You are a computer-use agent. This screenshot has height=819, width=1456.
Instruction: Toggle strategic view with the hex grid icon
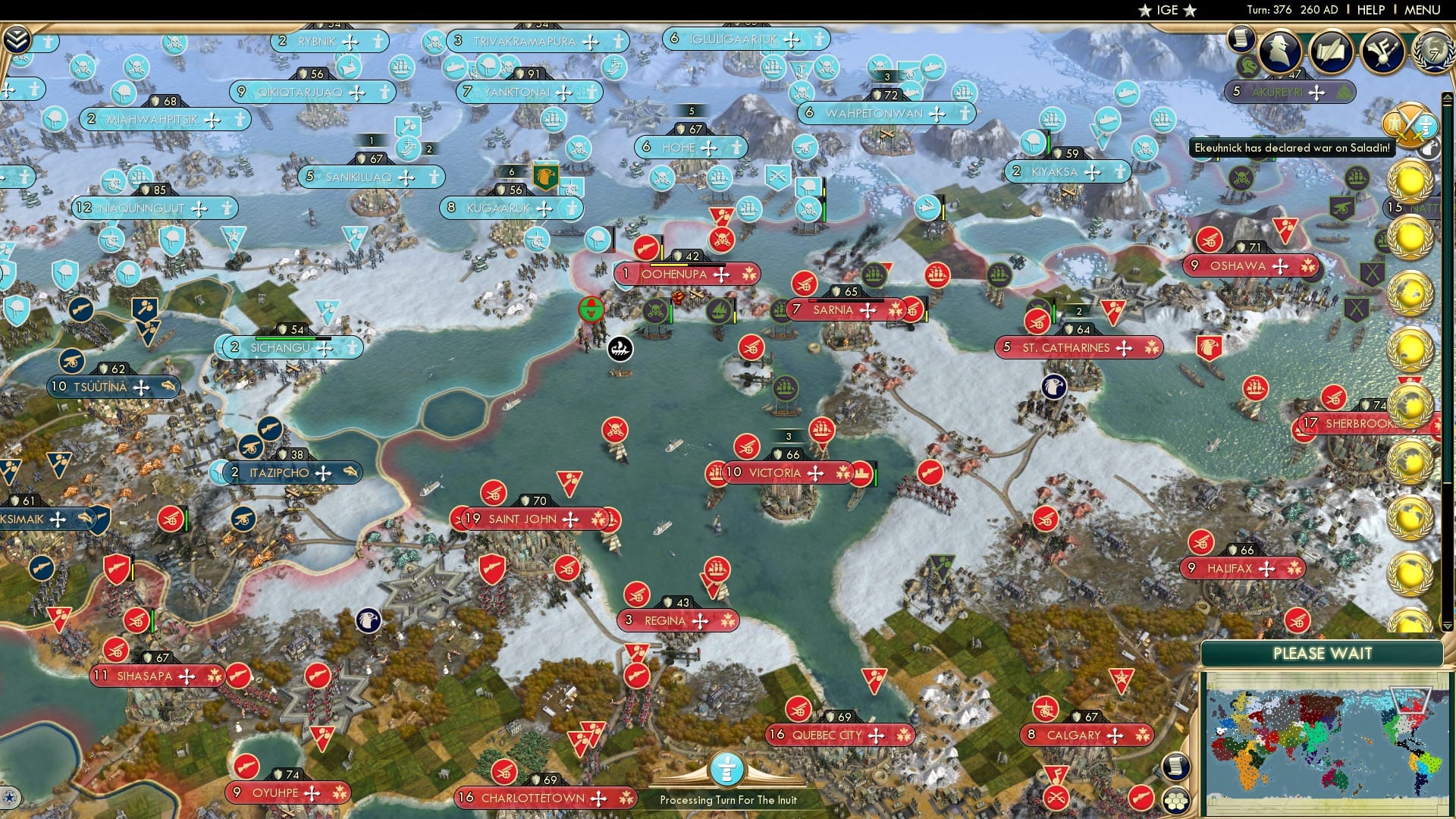pyautogui.click(x=1177, y=801)
